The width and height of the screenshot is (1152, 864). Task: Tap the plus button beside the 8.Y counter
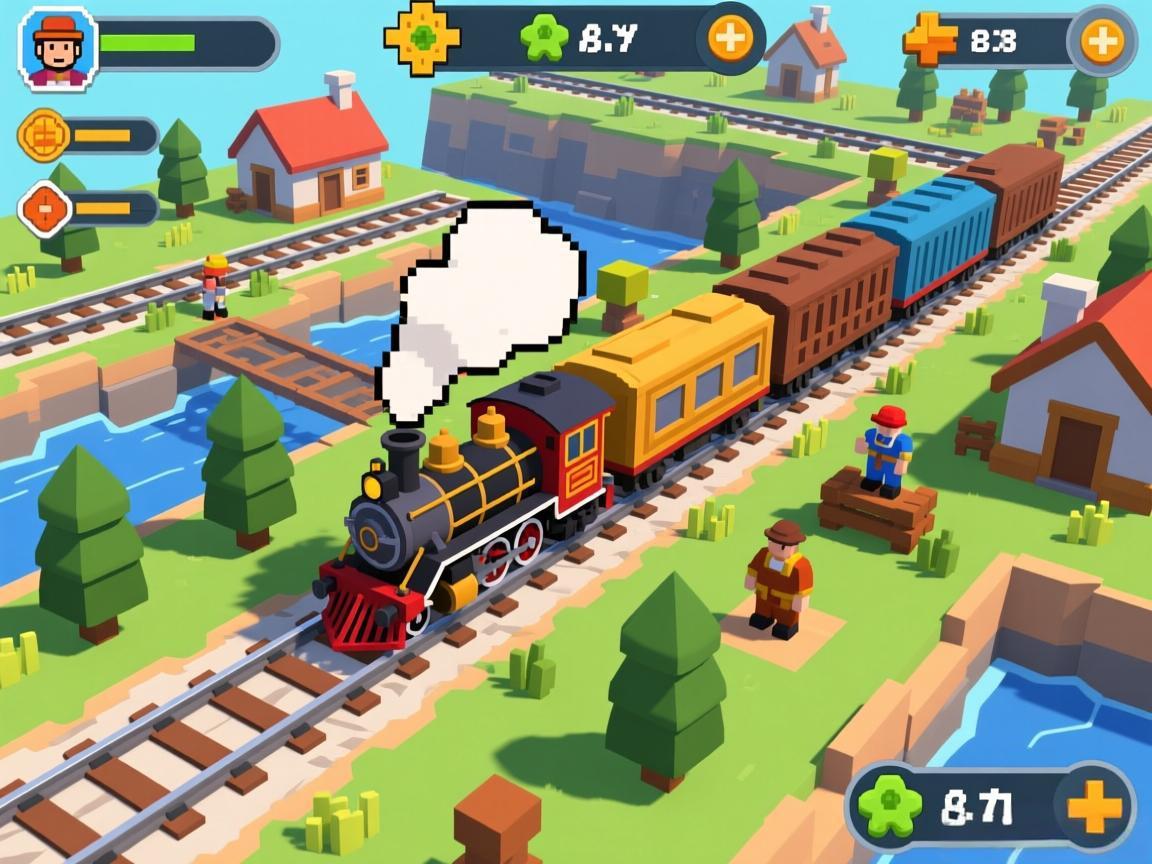click(x=730, y=38)
